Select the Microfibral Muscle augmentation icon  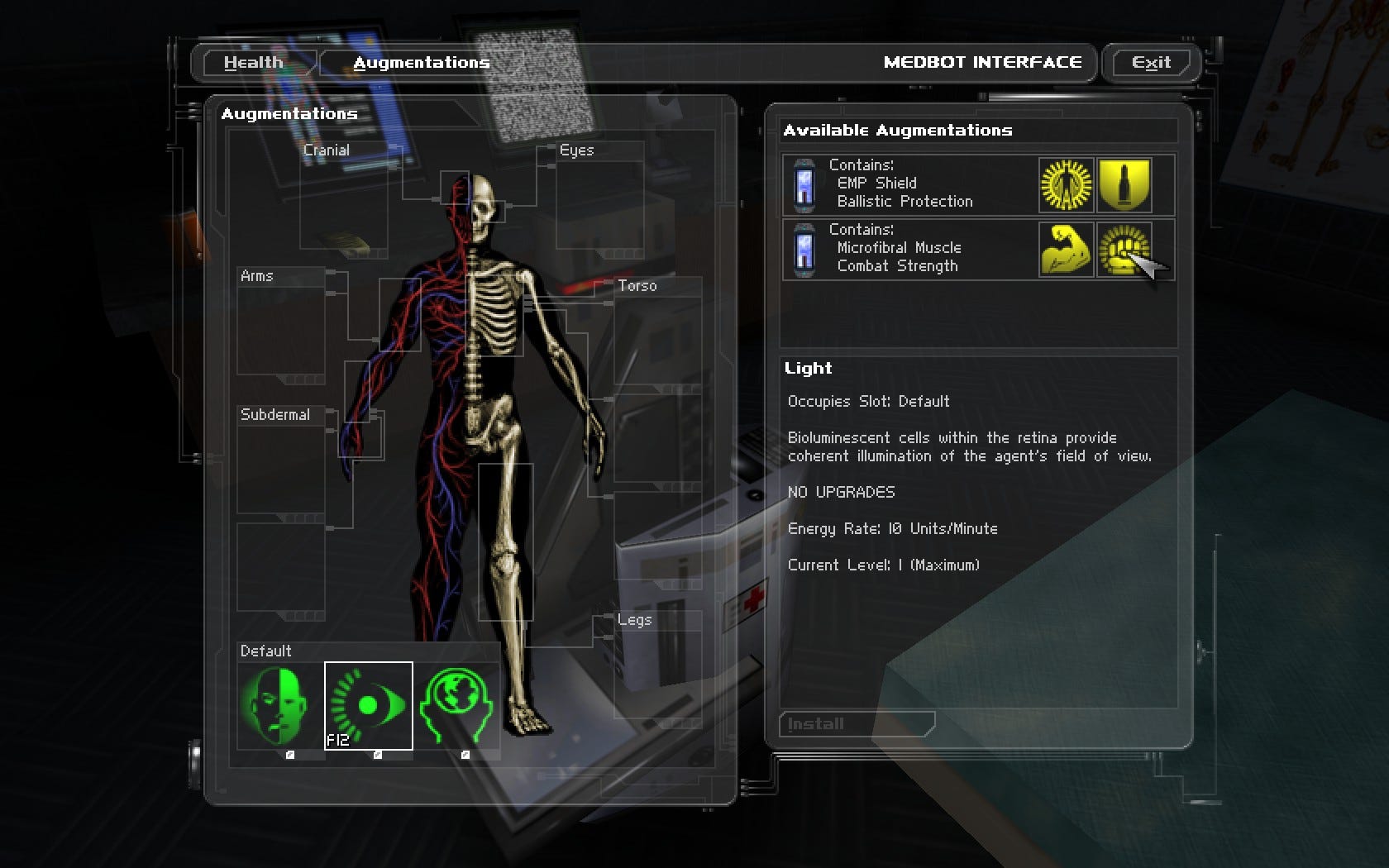click(x=1066, y=249)
